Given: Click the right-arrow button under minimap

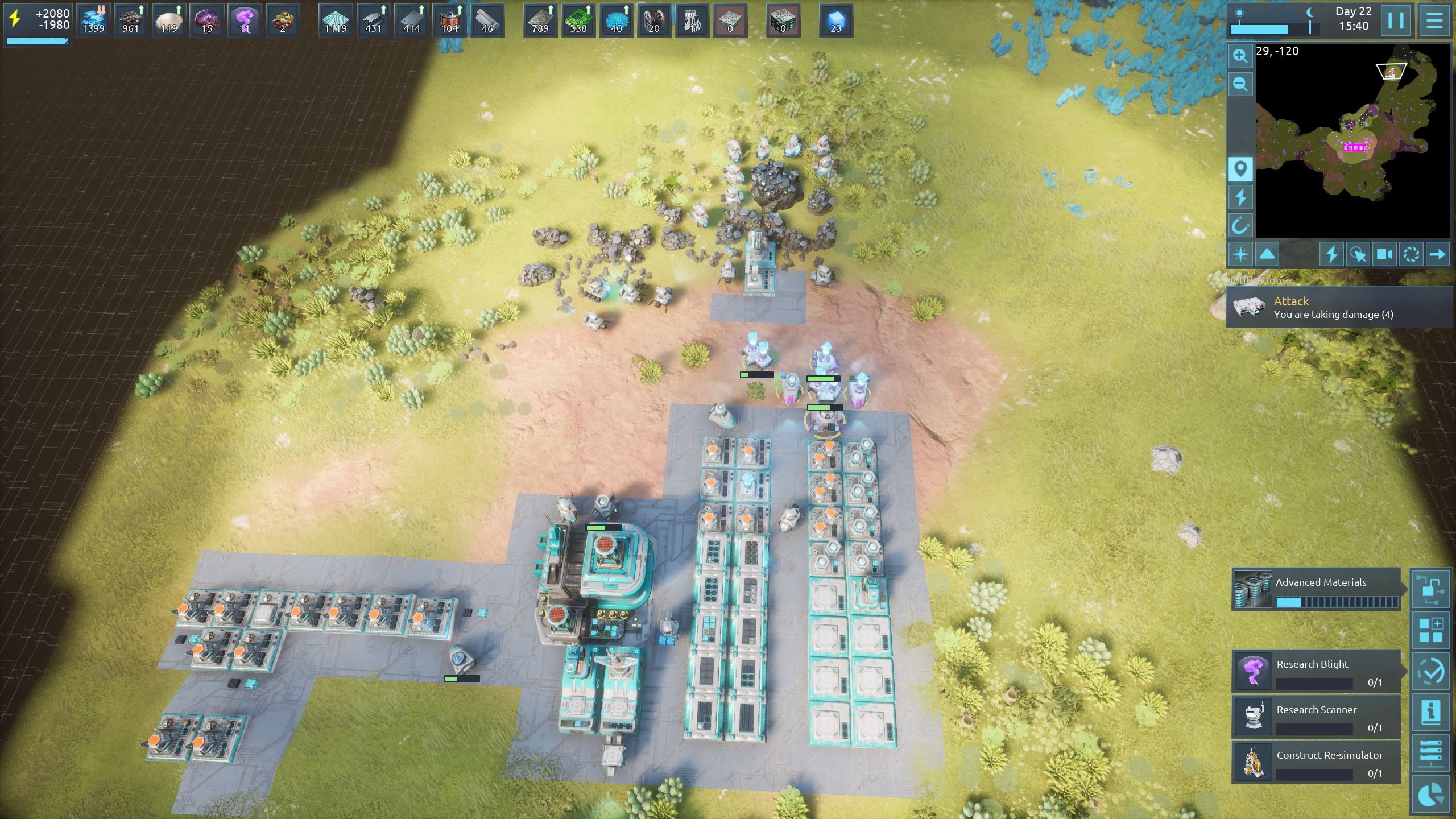Looking at the screenshot, I should click(x=1437, y=254).
